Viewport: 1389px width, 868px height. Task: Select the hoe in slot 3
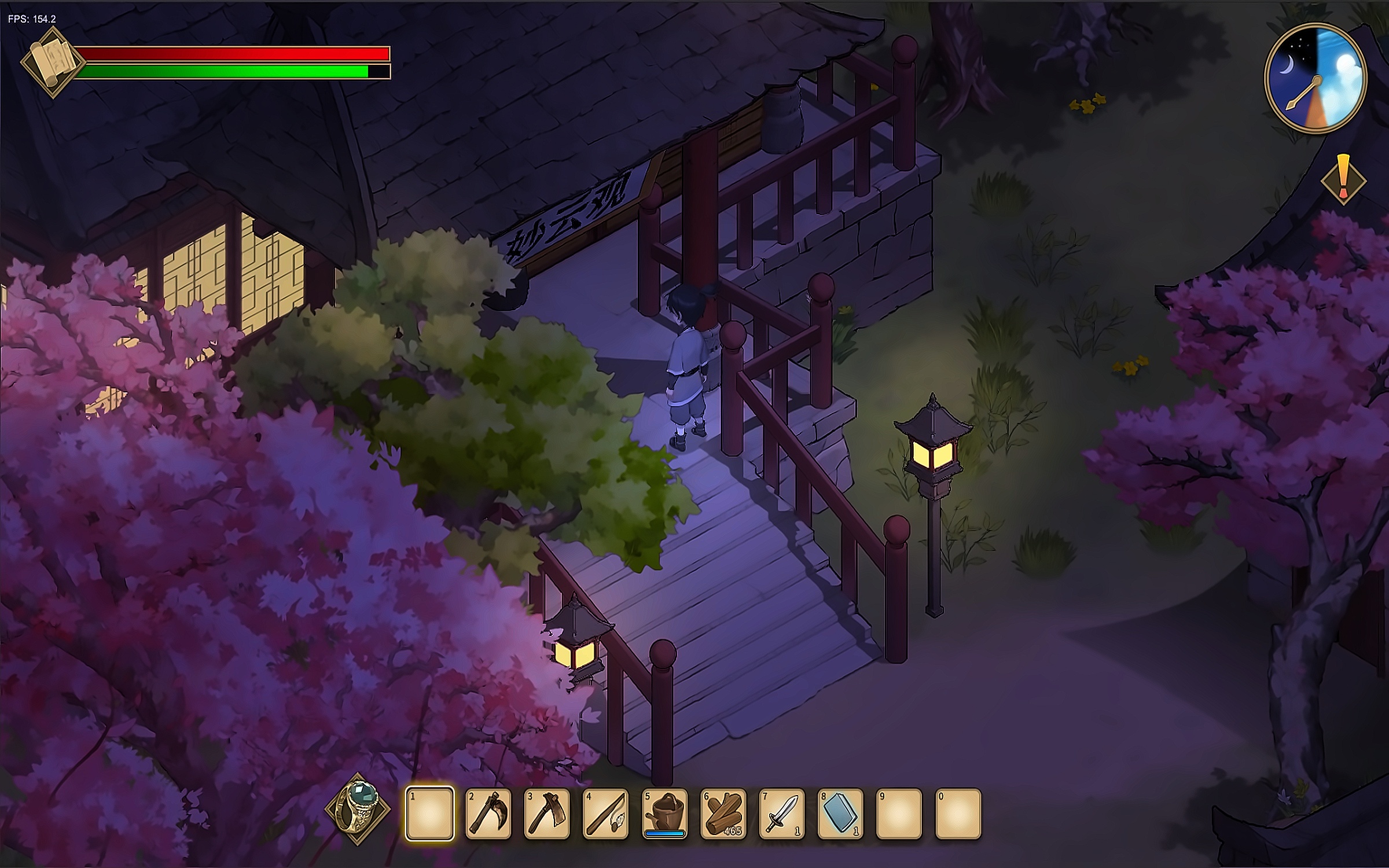point(547,813)
